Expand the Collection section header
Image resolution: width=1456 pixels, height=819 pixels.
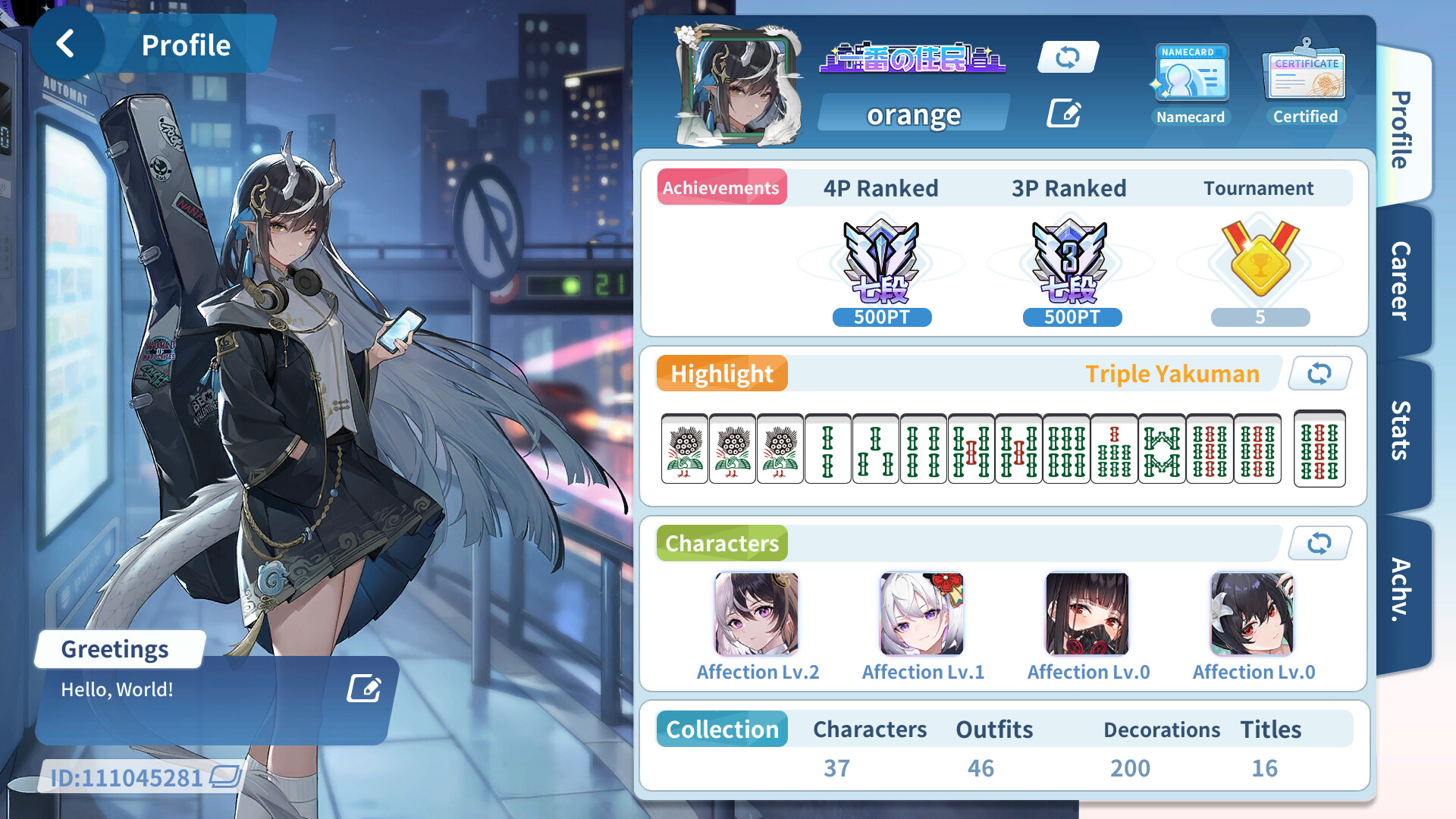[721, 729]
